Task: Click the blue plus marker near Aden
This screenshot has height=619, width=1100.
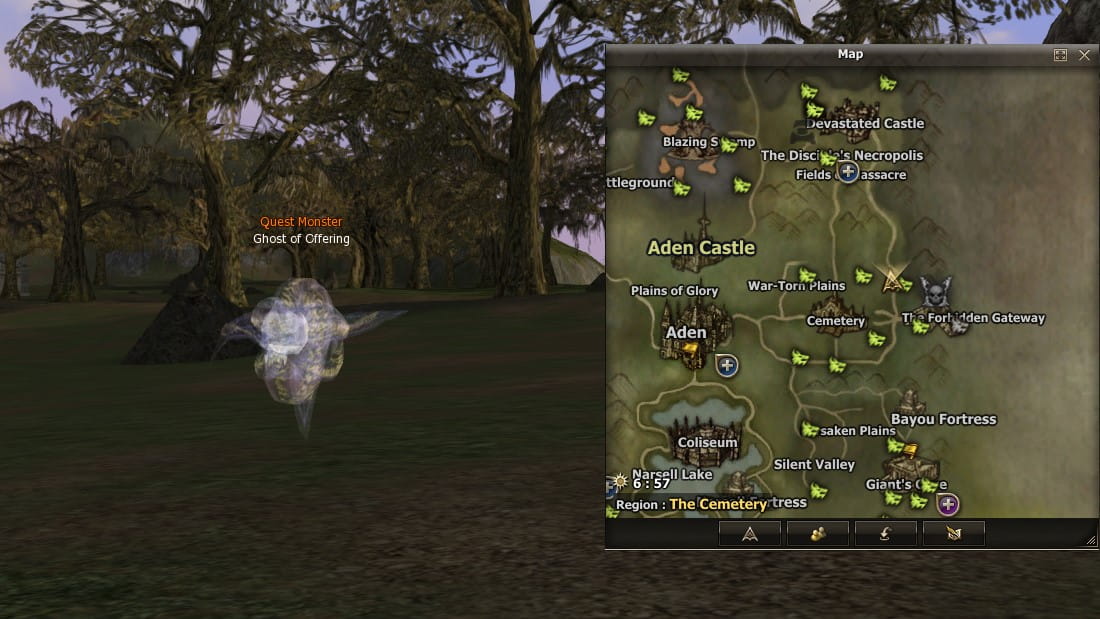Action: pos(728,365)
